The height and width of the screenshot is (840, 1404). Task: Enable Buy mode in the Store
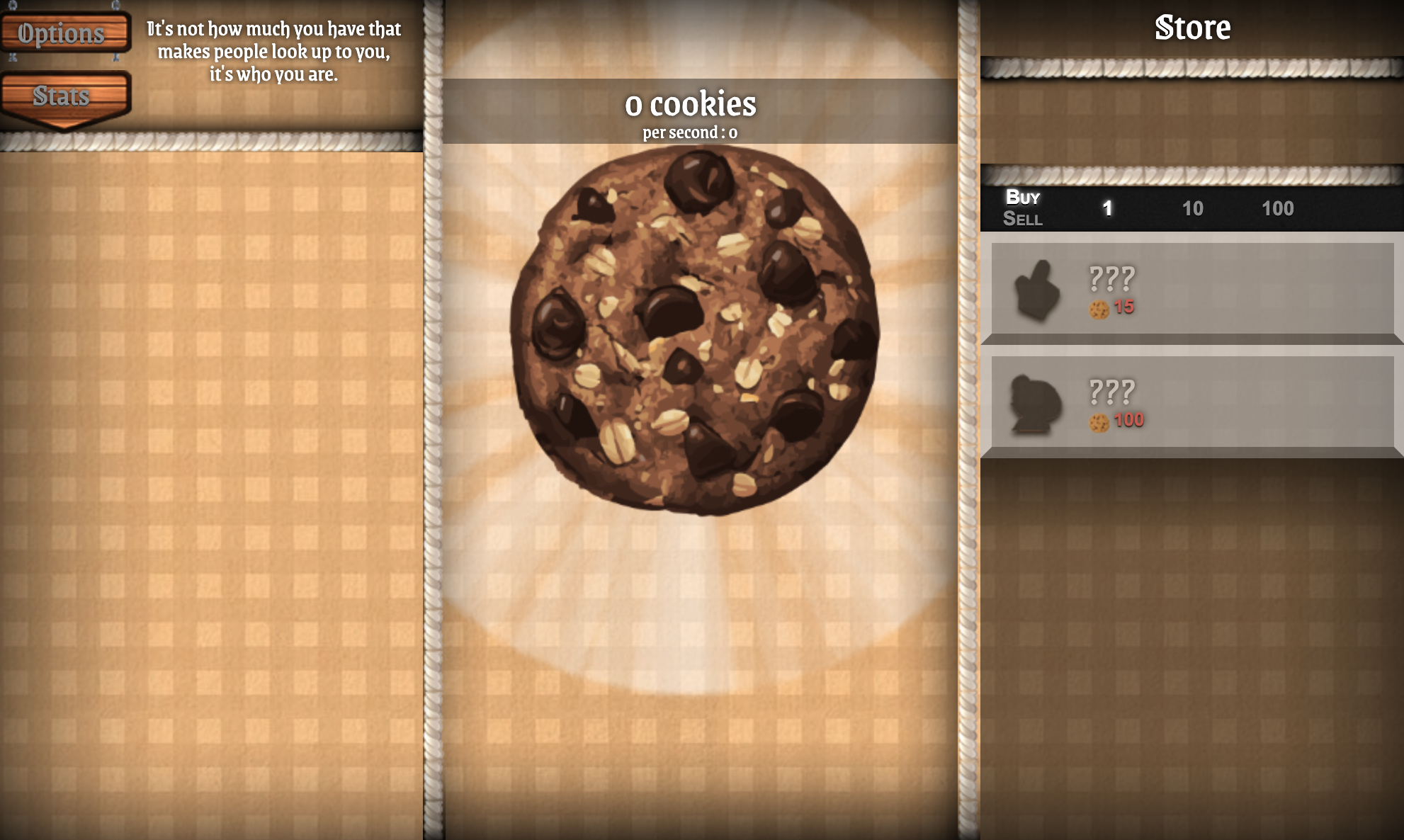[1021, 198]
